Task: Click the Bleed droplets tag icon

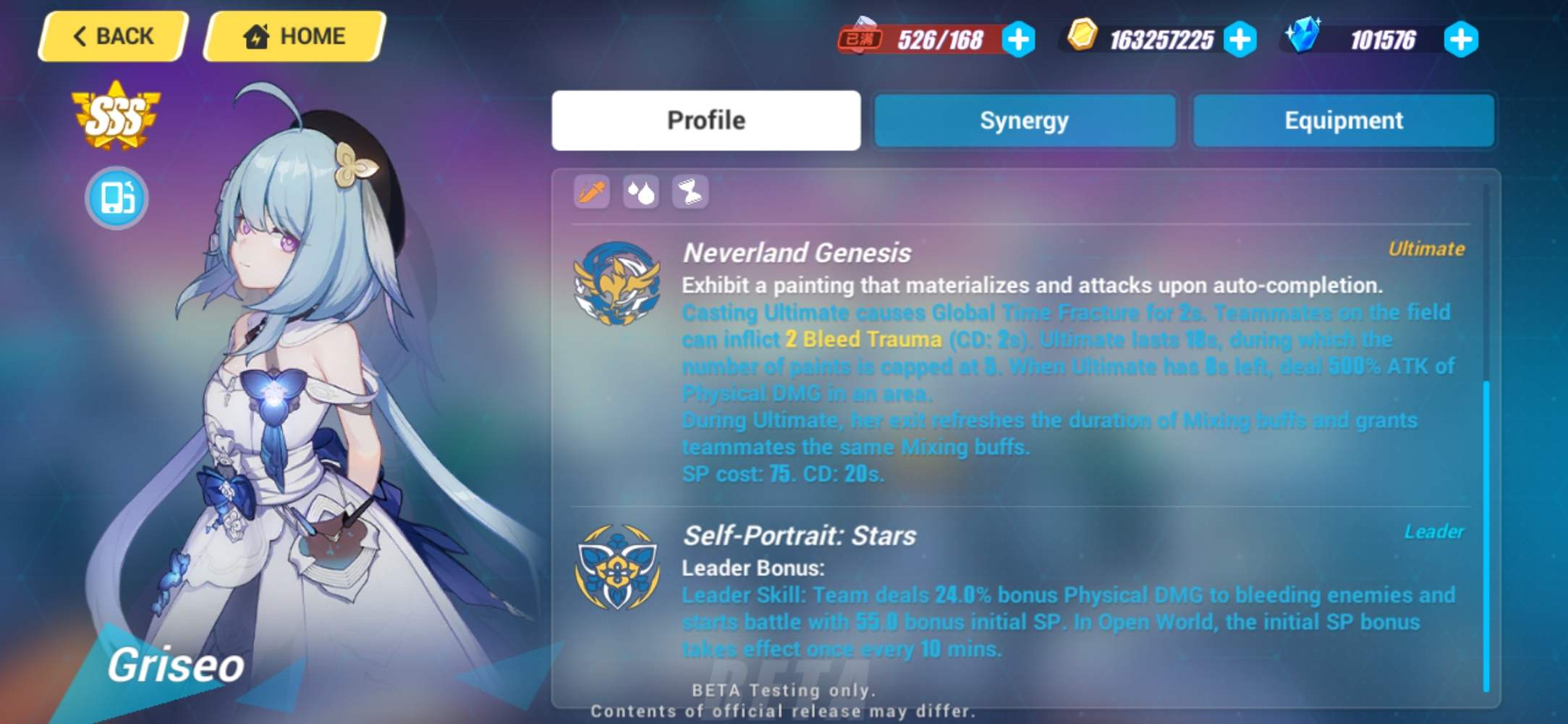Action: 642,191
